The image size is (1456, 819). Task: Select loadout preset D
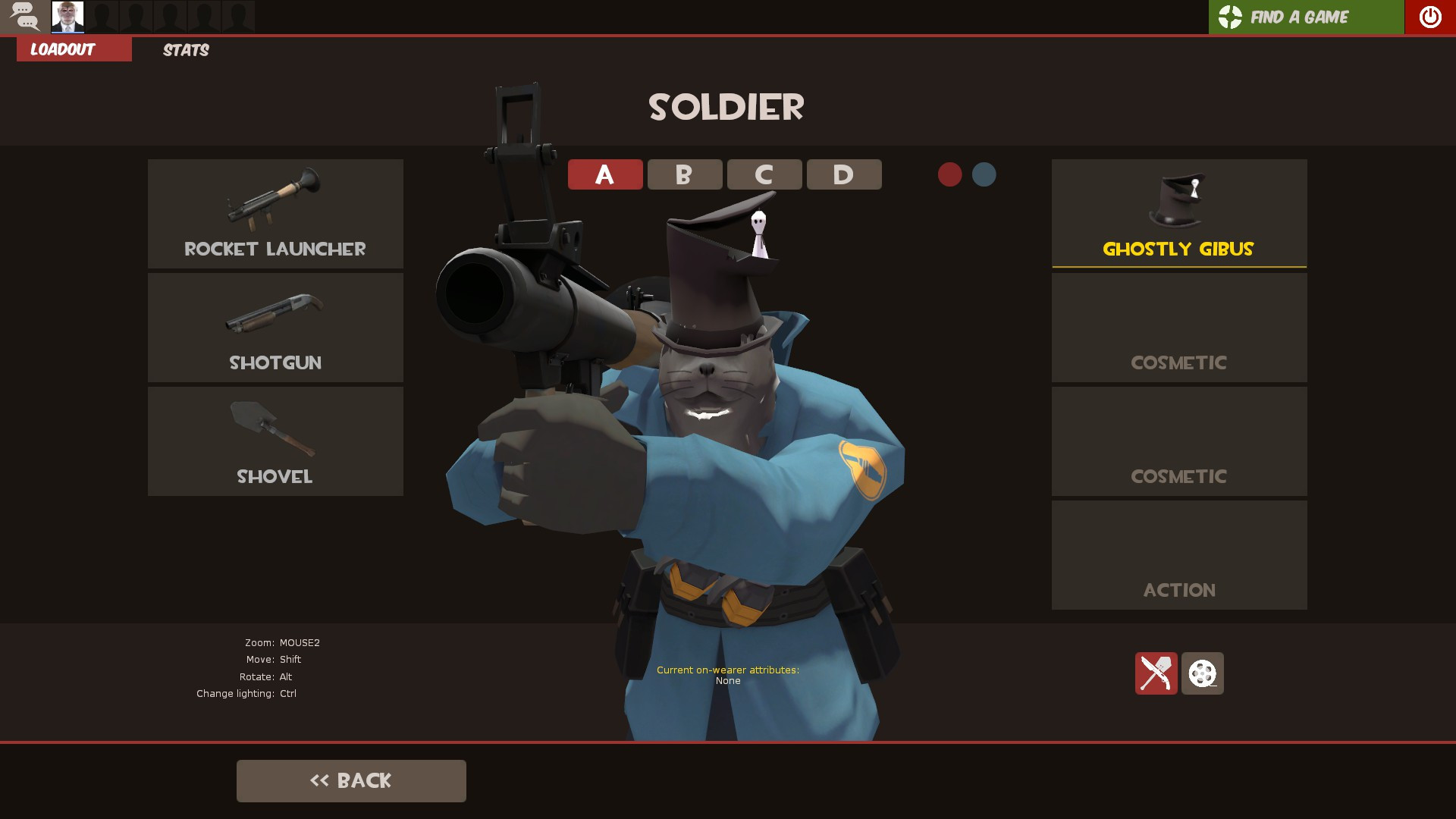(x=844, y=174)
